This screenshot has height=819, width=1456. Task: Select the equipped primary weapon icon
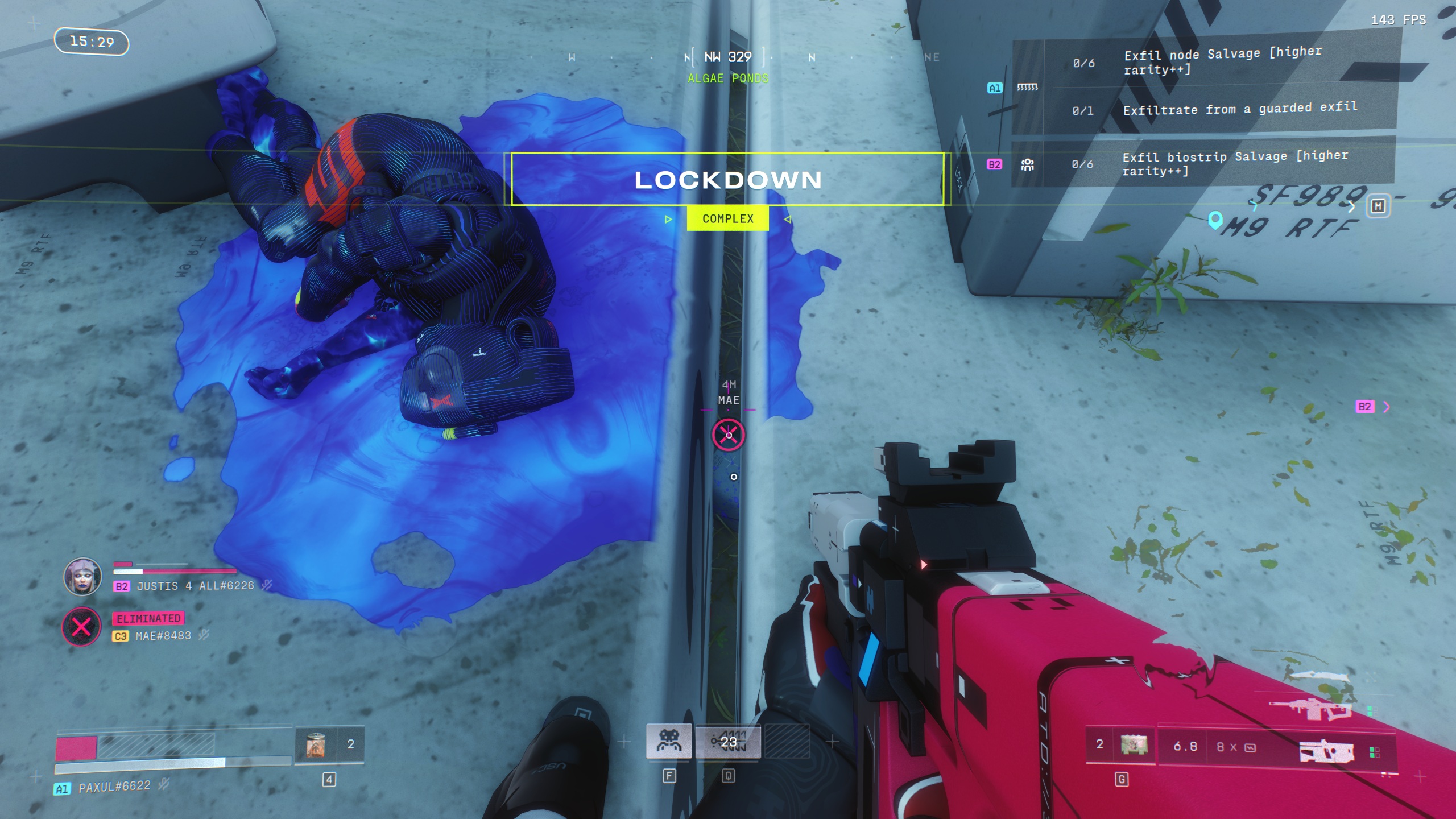point(1326,751)
